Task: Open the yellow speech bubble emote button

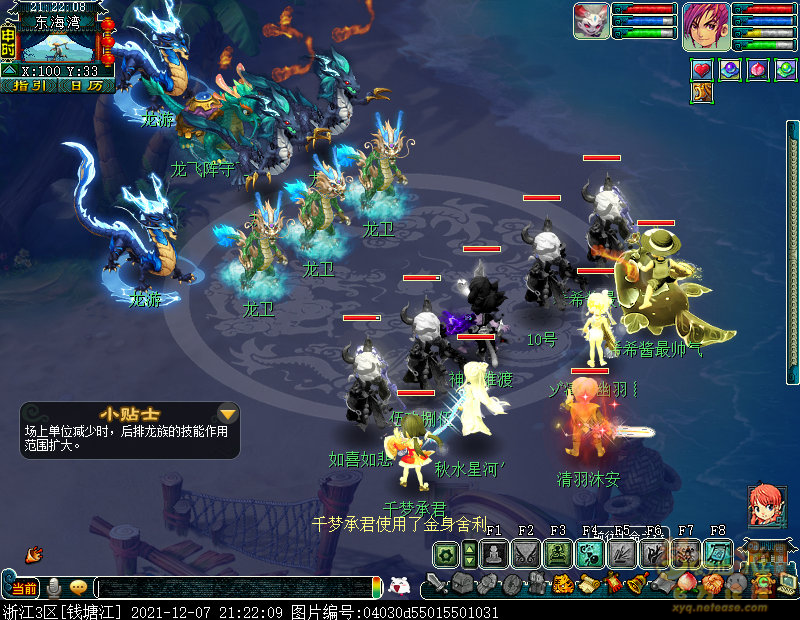Action: [78, 588]
